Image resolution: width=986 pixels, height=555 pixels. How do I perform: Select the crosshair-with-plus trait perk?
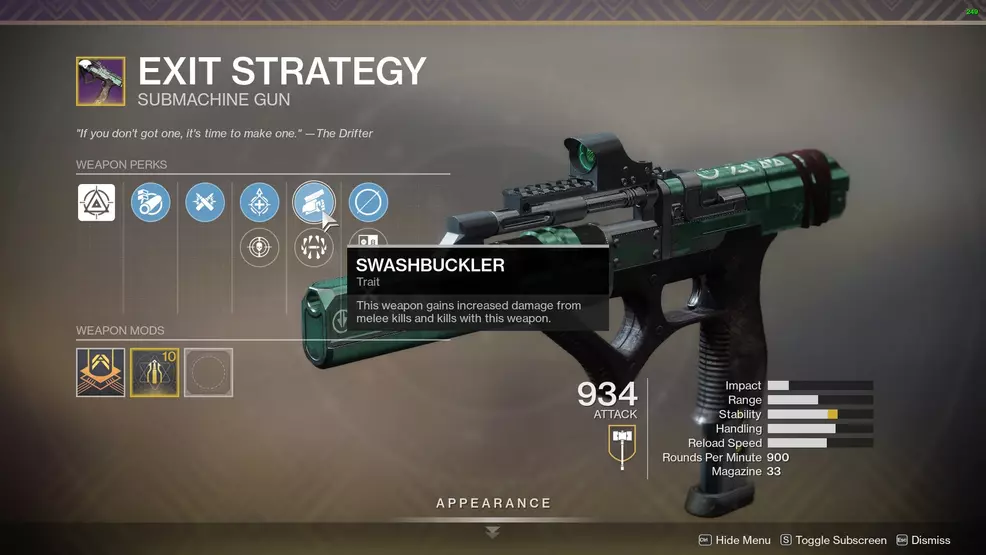tap(259, 203)
